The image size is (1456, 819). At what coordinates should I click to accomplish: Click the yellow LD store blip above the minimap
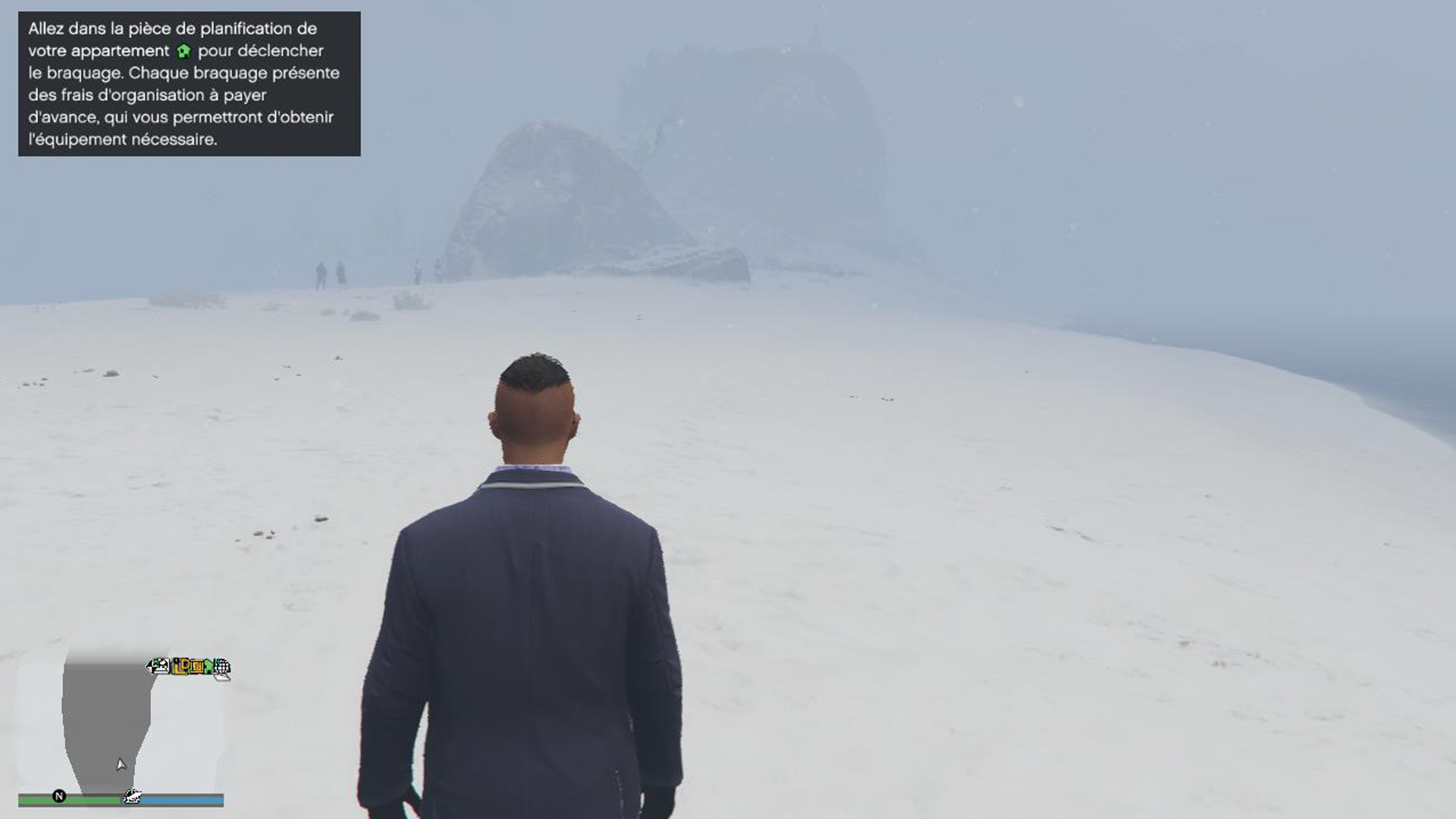(184, 667)
